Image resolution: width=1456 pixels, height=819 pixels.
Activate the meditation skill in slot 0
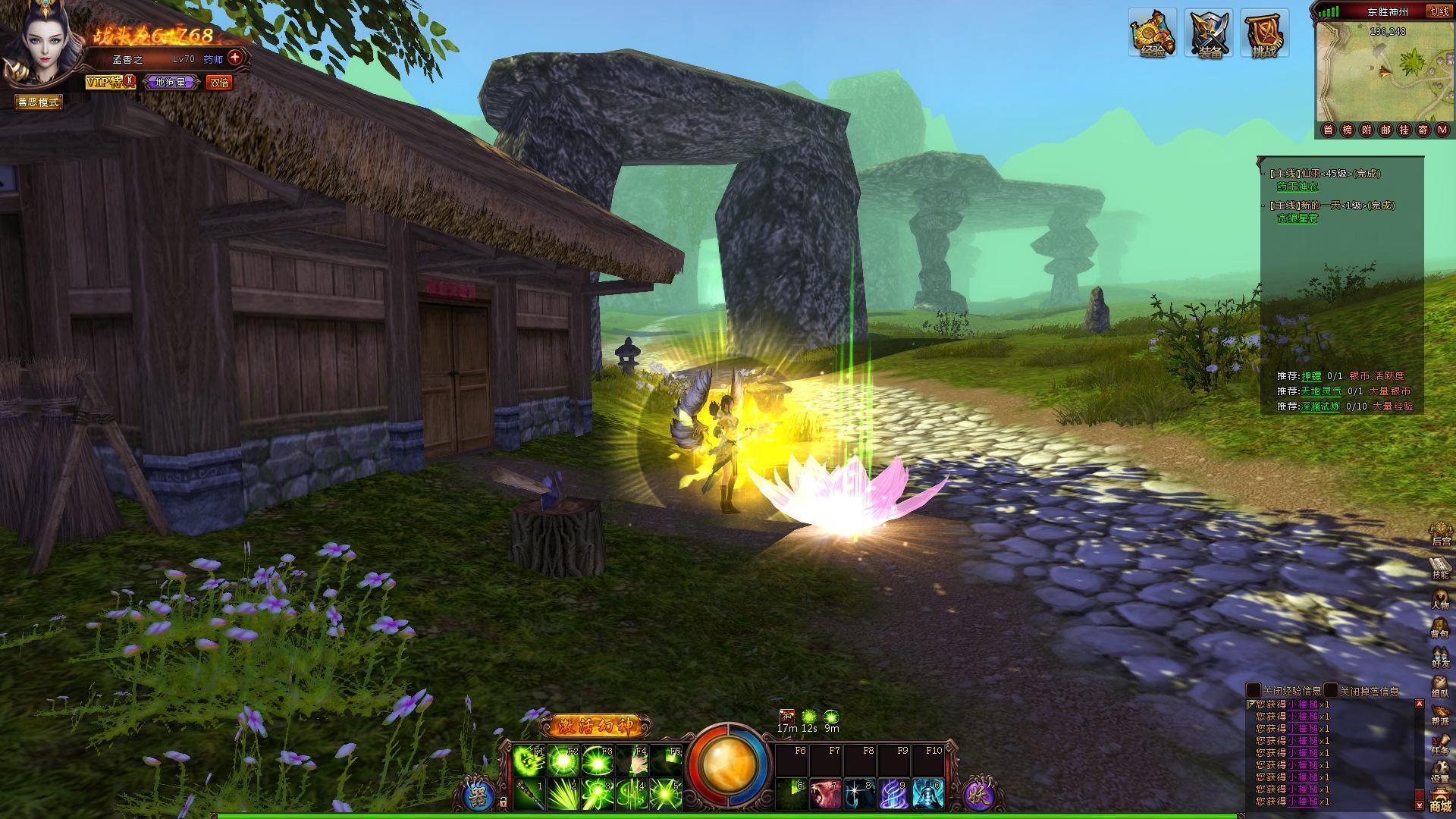click(927, 794)
